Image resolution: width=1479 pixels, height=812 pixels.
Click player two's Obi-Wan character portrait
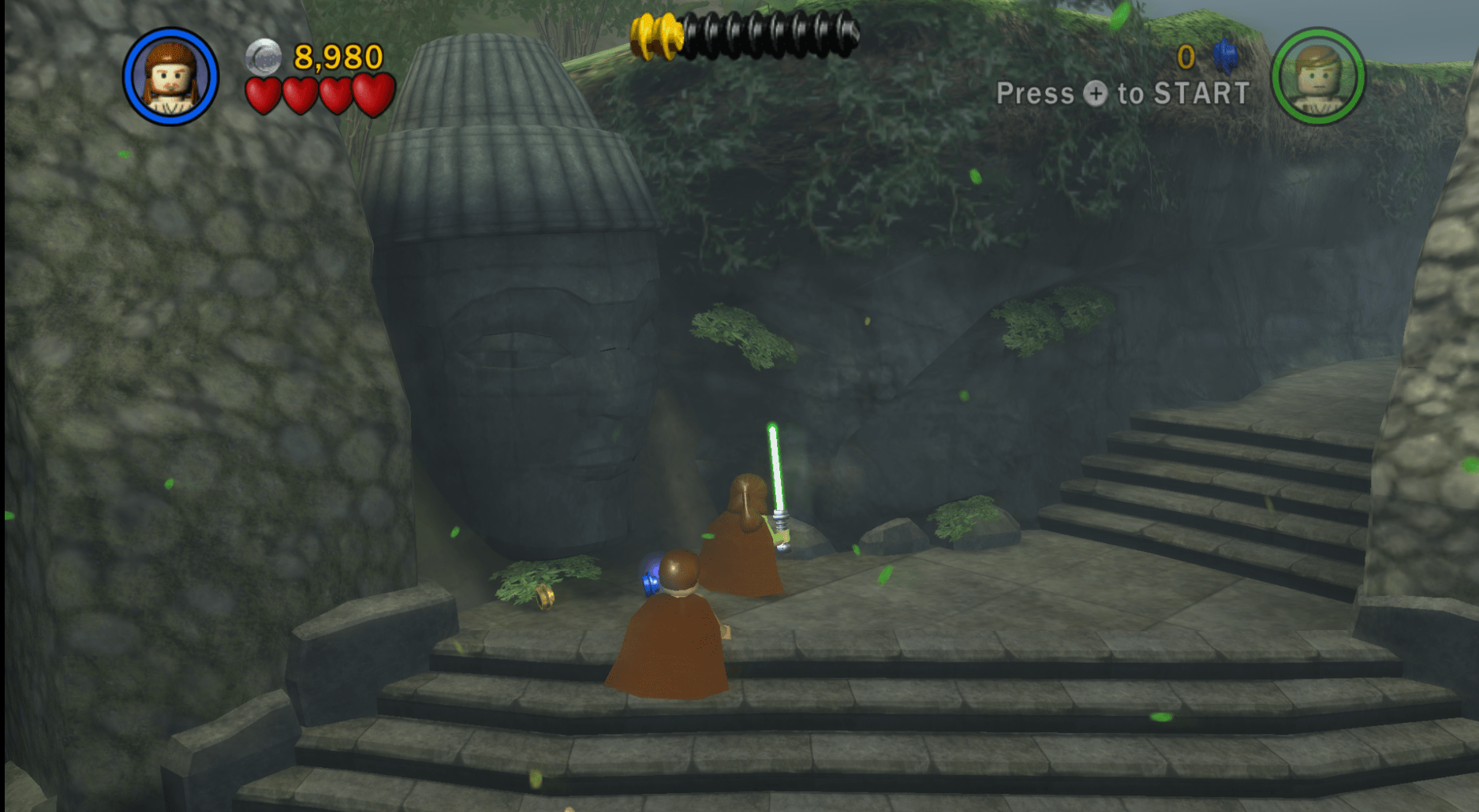coord(1317,76)
